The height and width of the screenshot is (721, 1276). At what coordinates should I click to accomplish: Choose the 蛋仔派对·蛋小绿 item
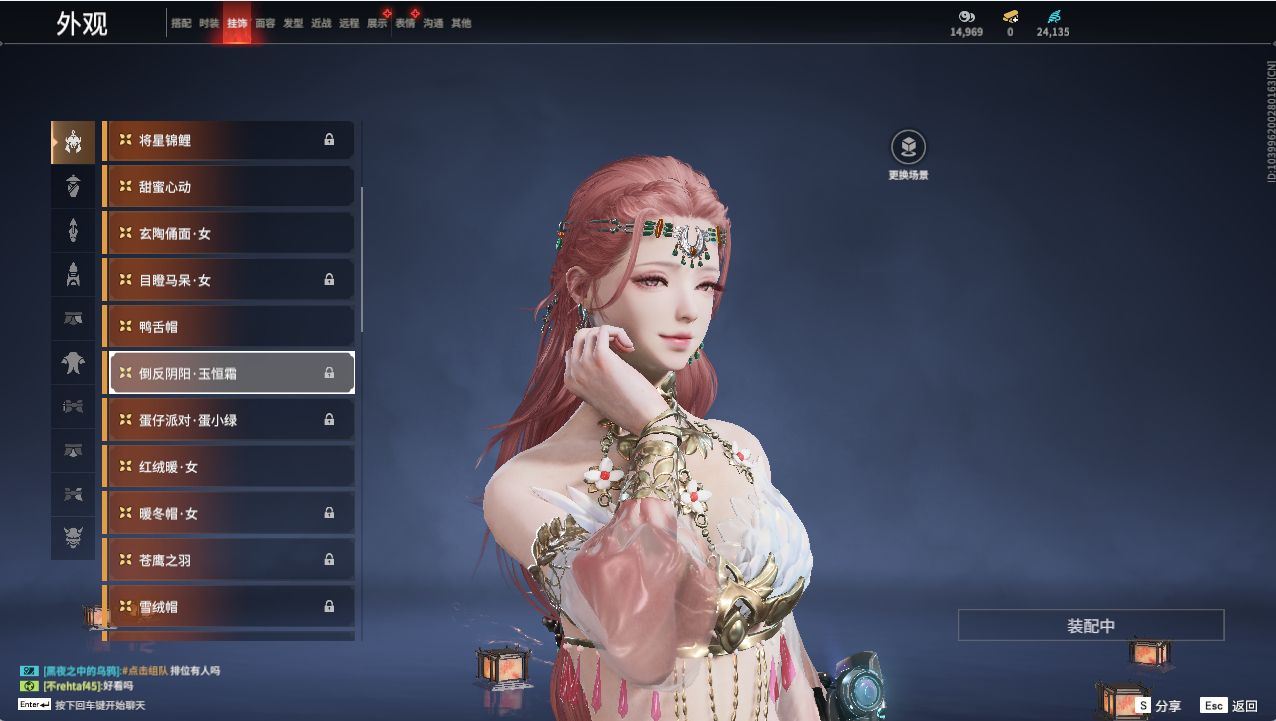(x=229, y=420)
